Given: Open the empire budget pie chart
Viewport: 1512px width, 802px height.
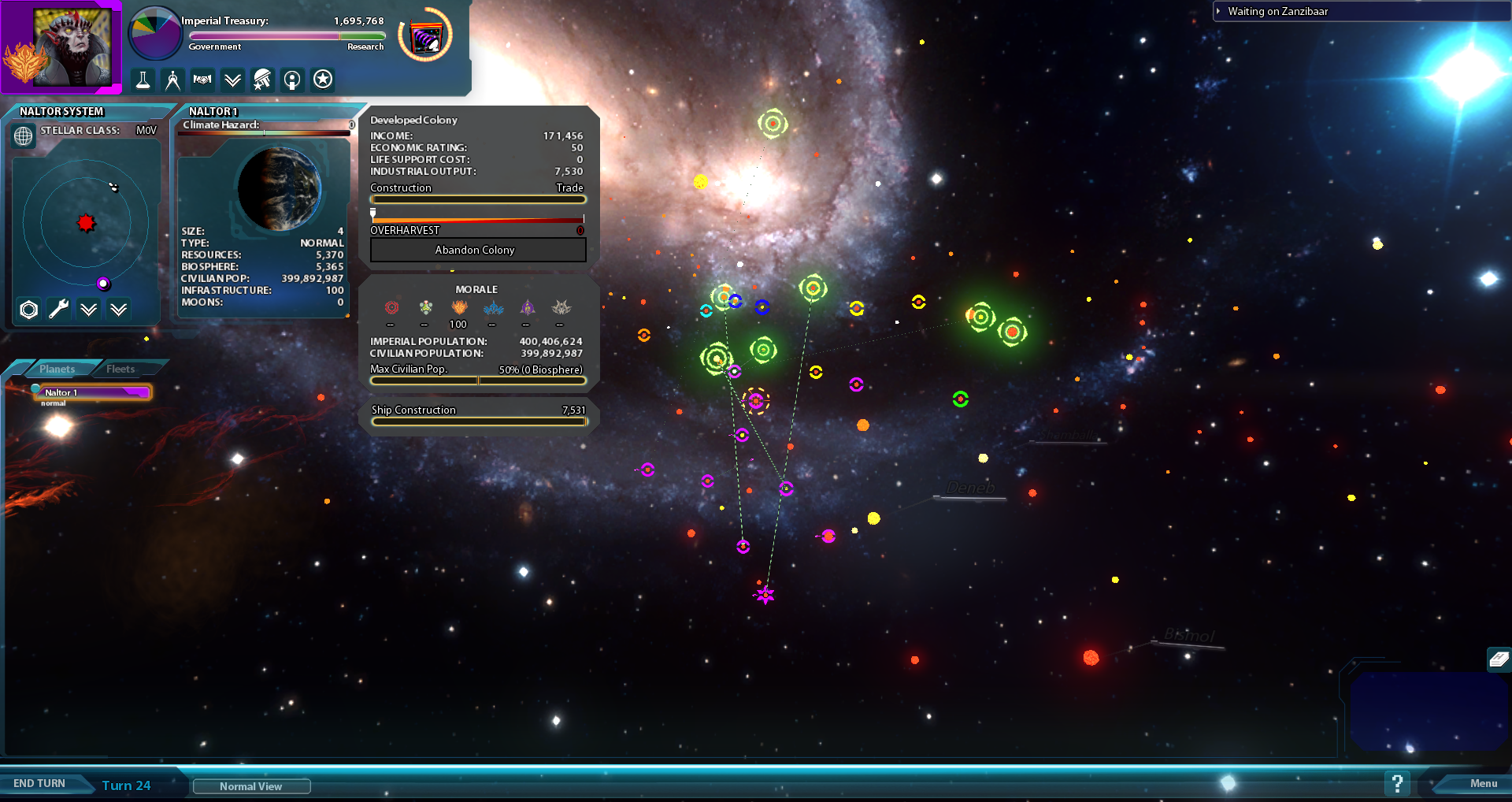Looking at the screenshot, I should click(154, 34).
